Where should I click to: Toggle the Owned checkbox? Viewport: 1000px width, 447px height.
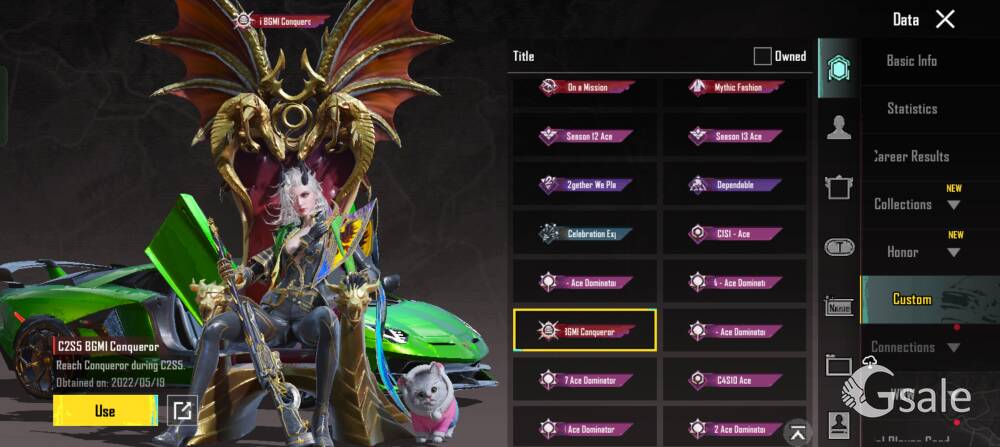pos(763,56)
